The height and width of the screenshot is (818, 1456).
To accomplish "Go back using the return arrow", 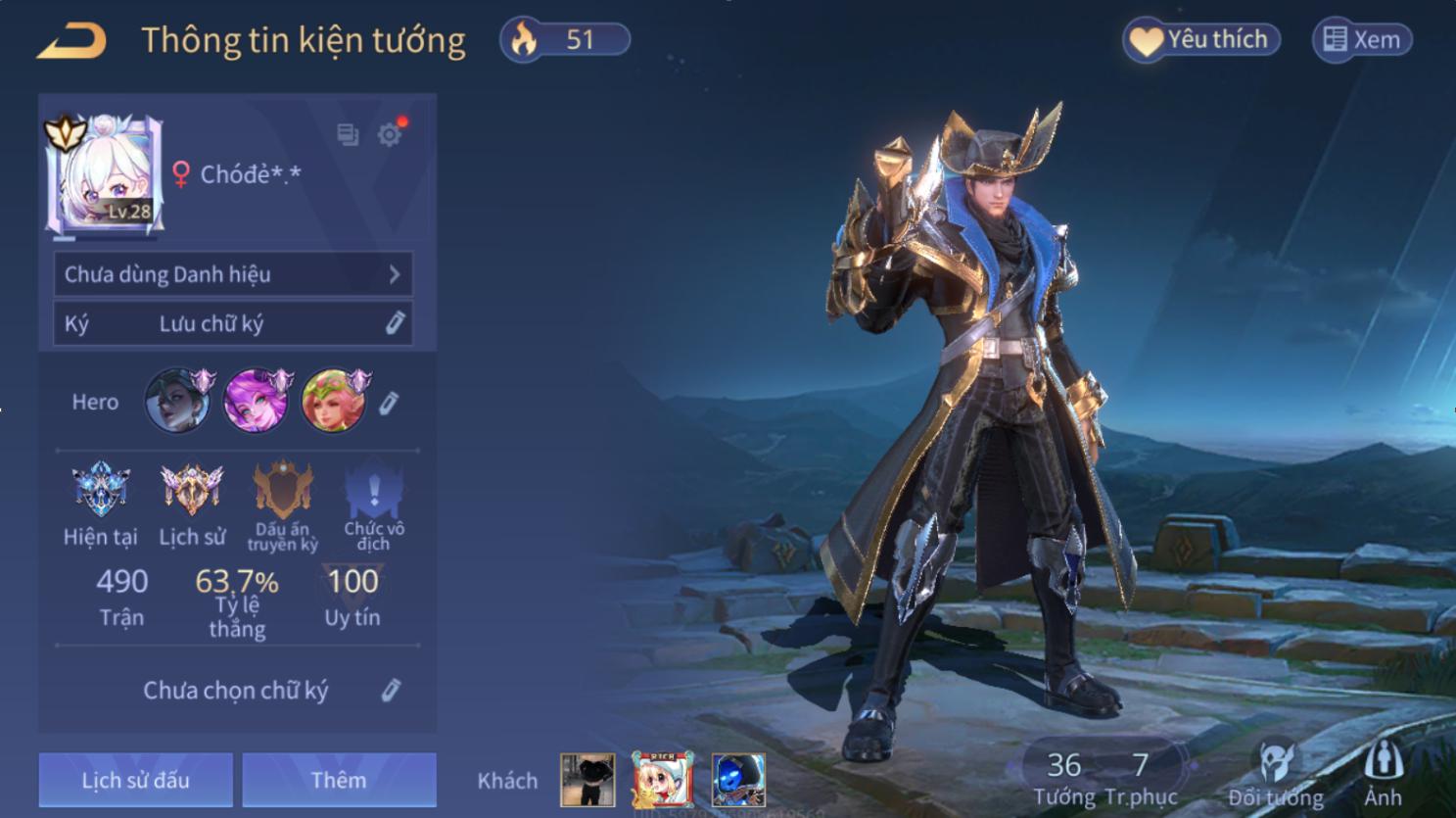I will 71,41.
